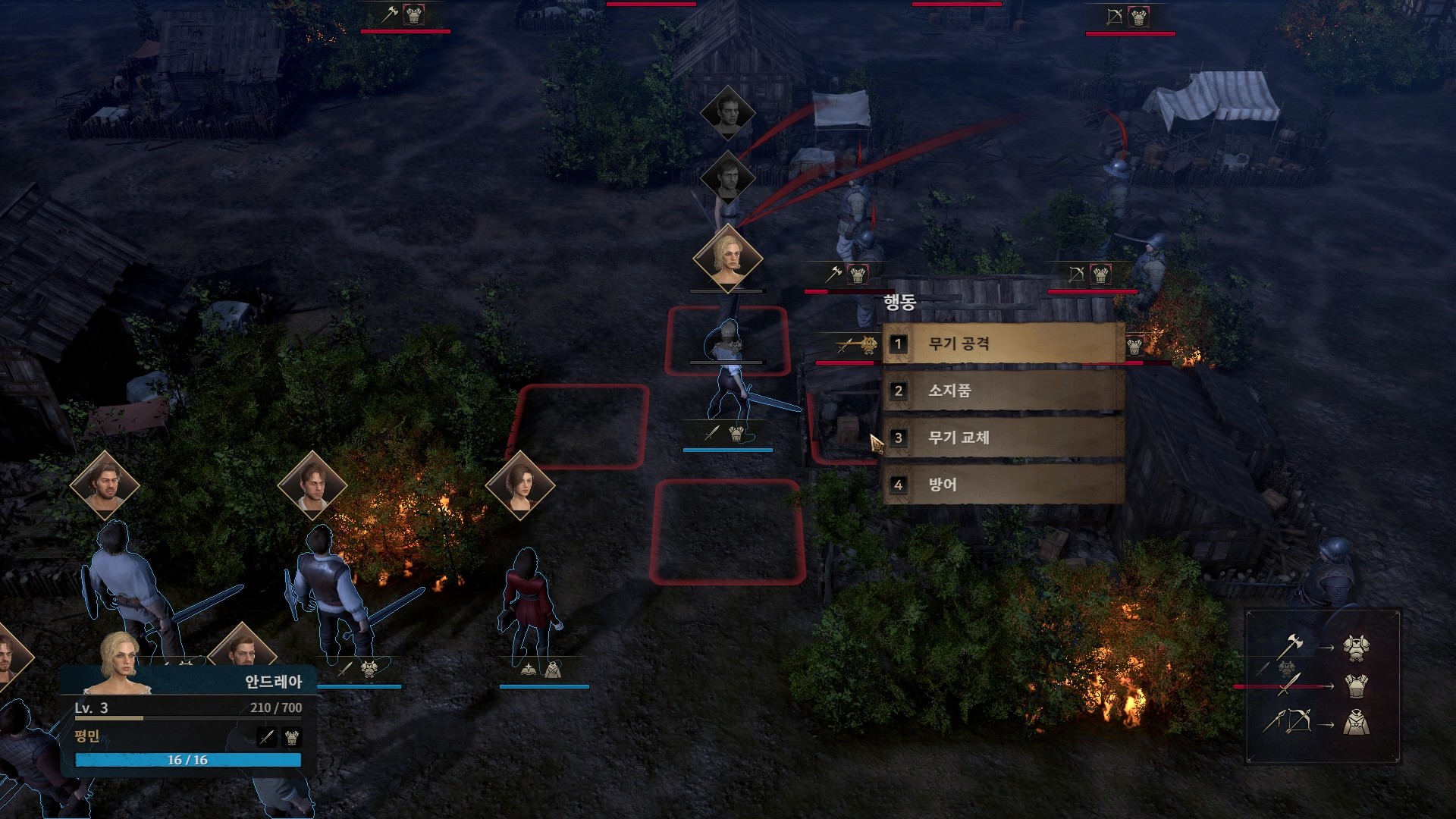
Task: Choose the 무기 공격 action
Action: point(1003,344)
